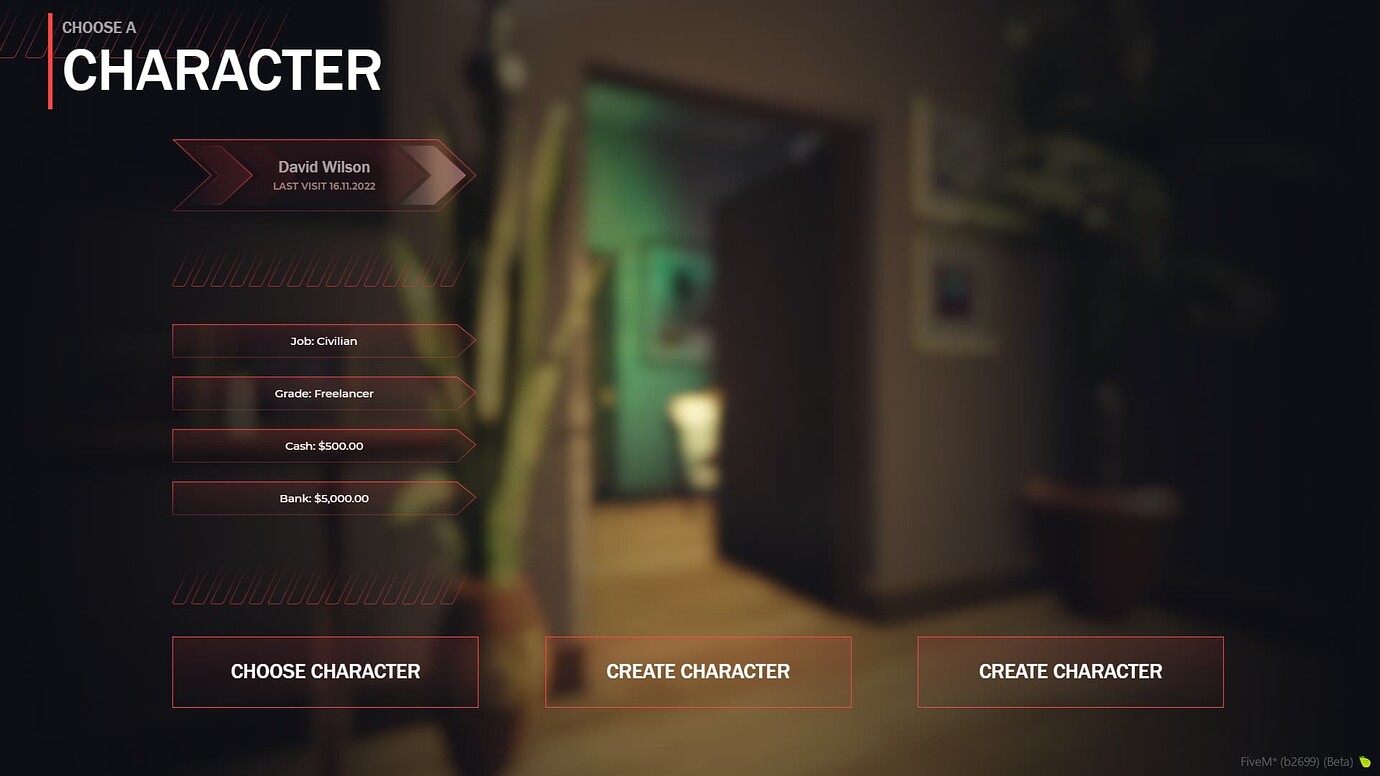Click the Bank: $5,000.00 info panel

[x=323, y=498]
